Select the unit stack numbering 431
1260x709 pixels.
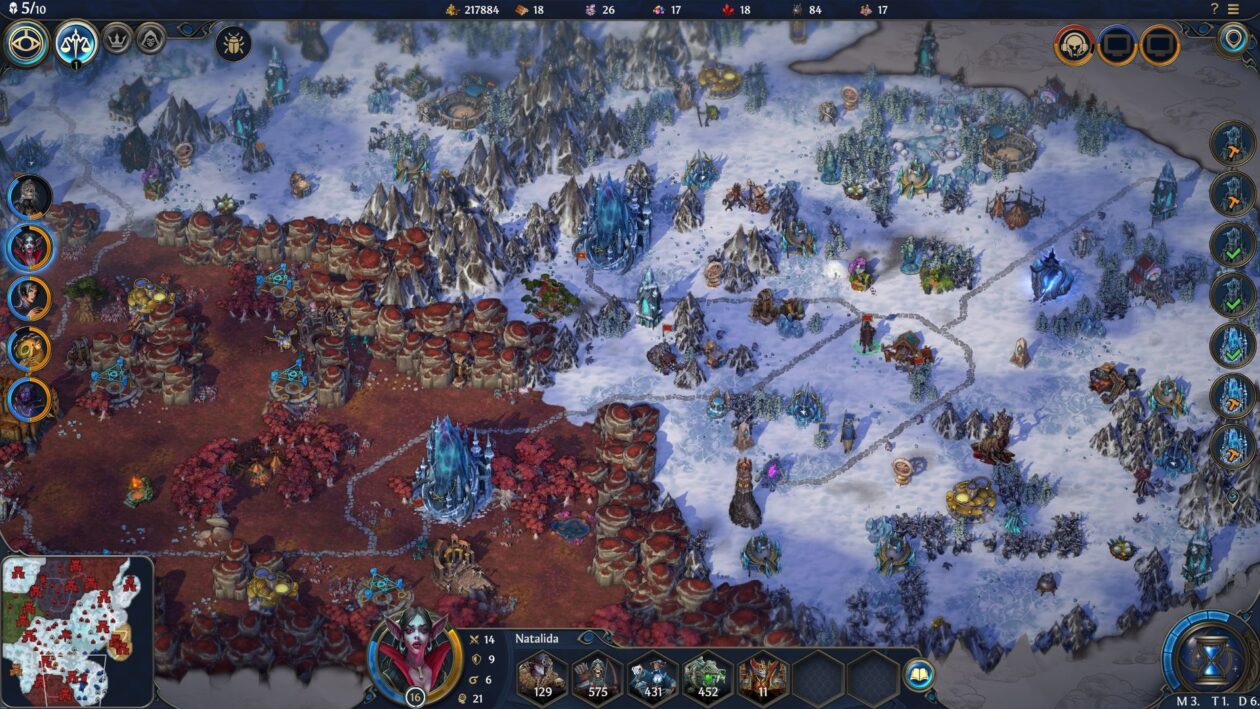click(x=654, y=676)
